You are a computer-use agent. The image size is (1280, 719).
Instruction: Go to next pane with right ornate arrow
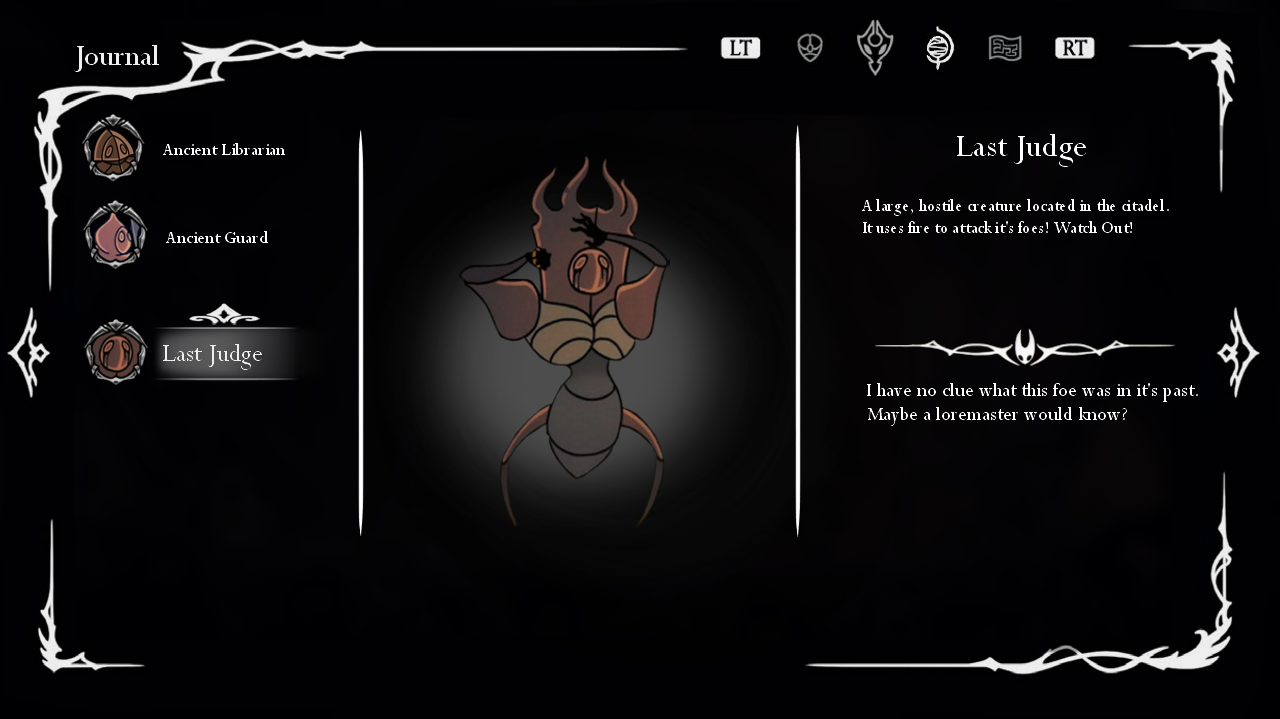(1238, 353)
